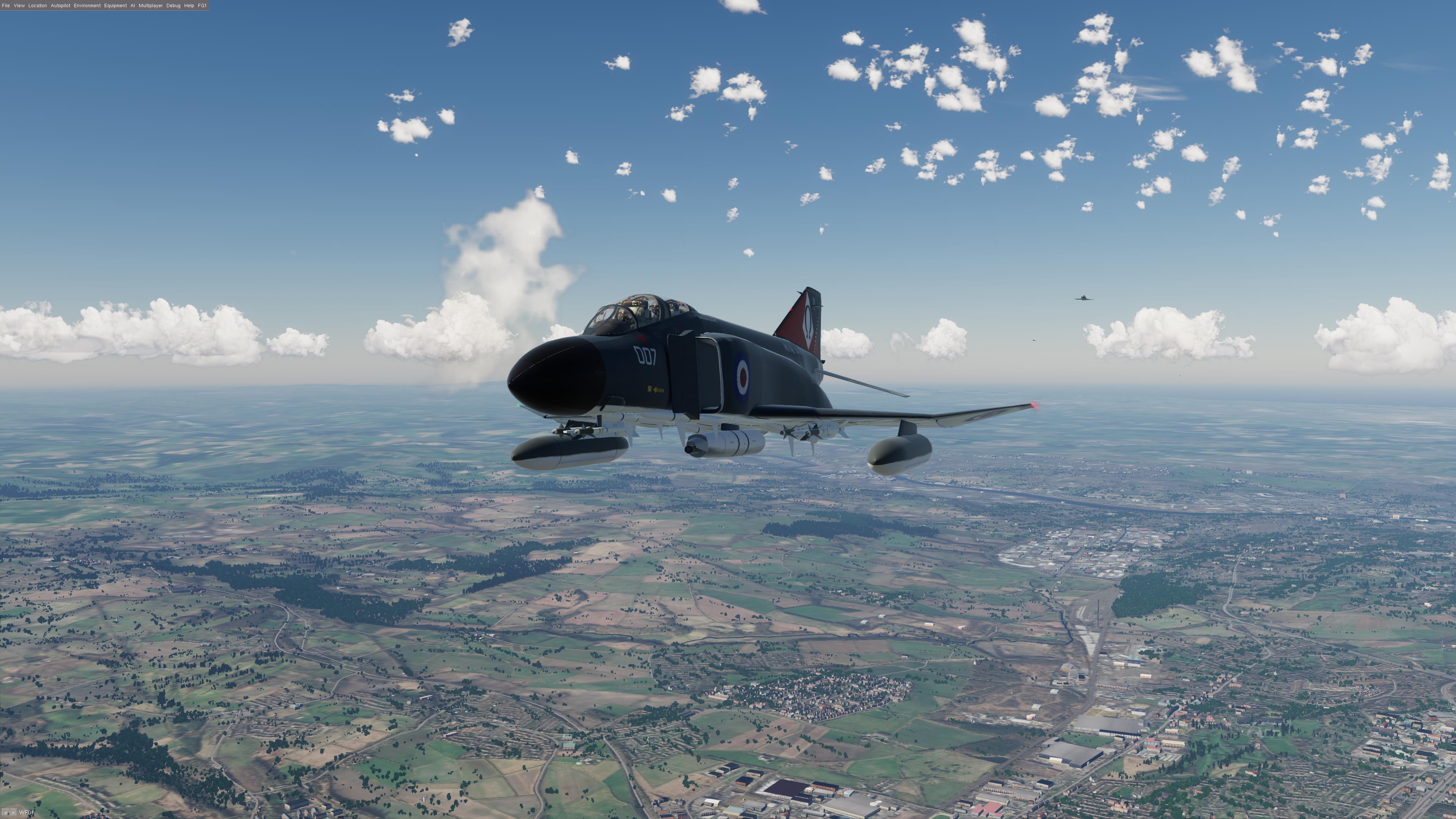Show the Autopilot menu
The width and height of the screenshot is (1456, 819).
tap(61, 6)
